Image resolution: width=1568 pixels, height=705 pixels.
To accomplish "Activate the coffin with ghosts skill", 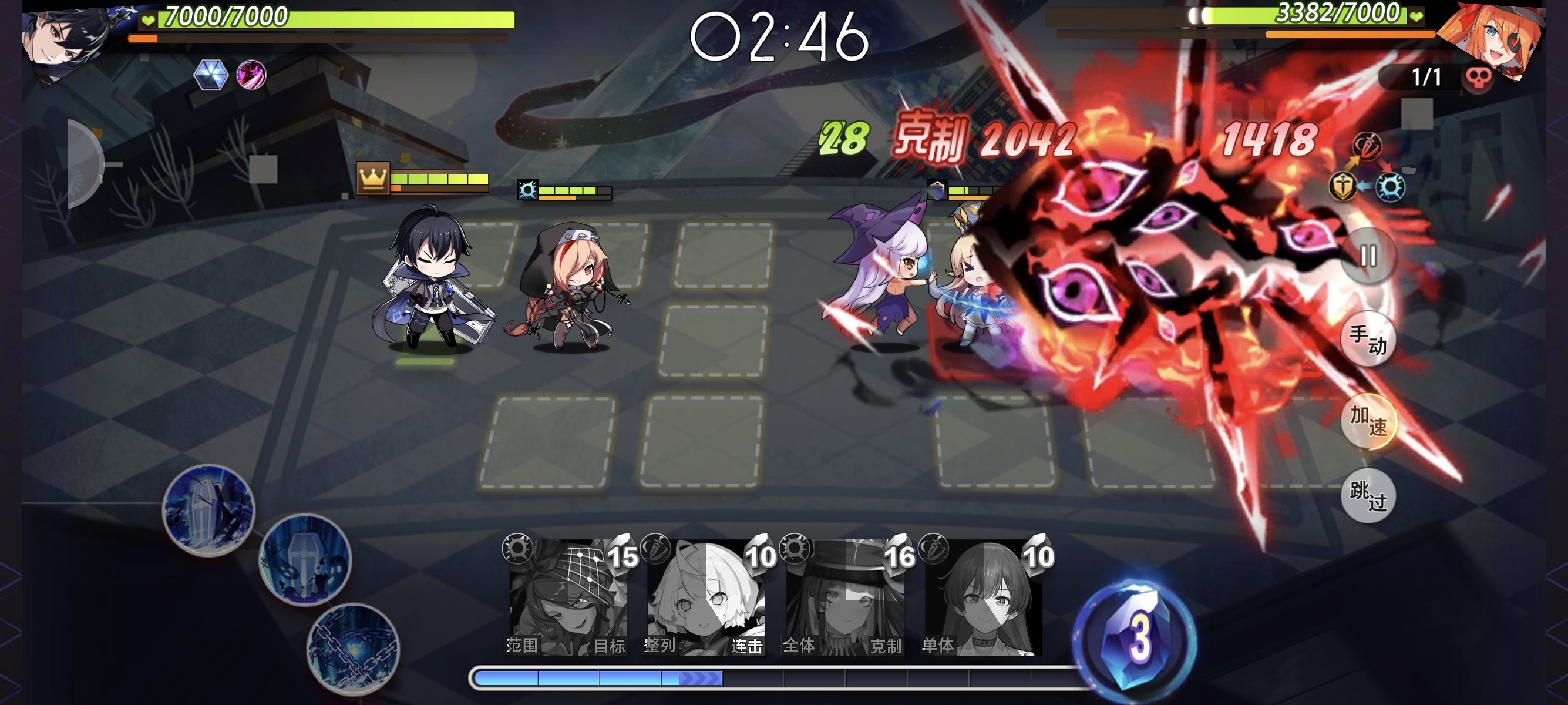I will (305, 560).
